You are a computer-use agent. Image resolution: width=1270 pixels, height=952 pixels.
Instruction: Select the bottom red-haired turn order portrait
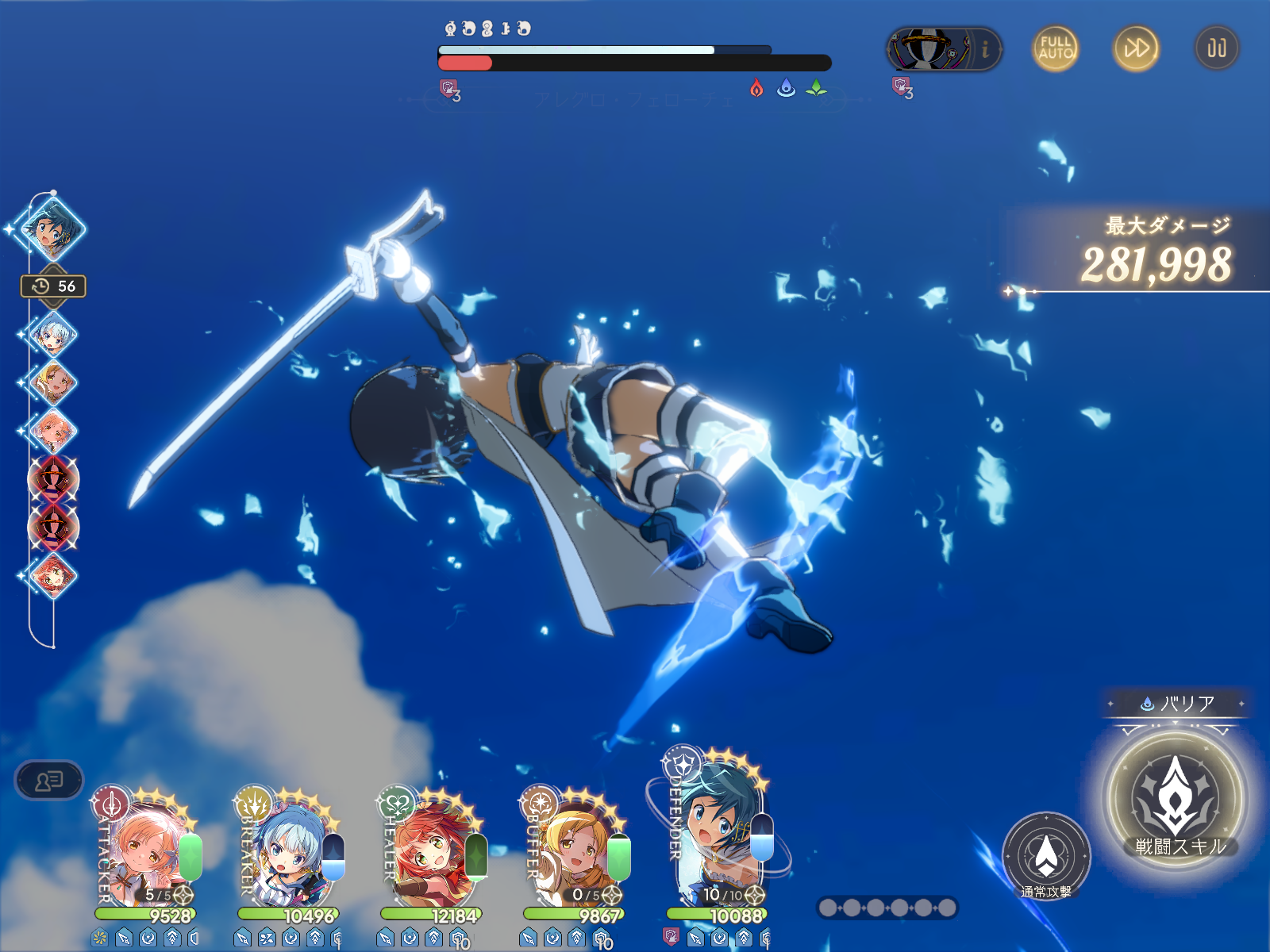click(52, 574)
